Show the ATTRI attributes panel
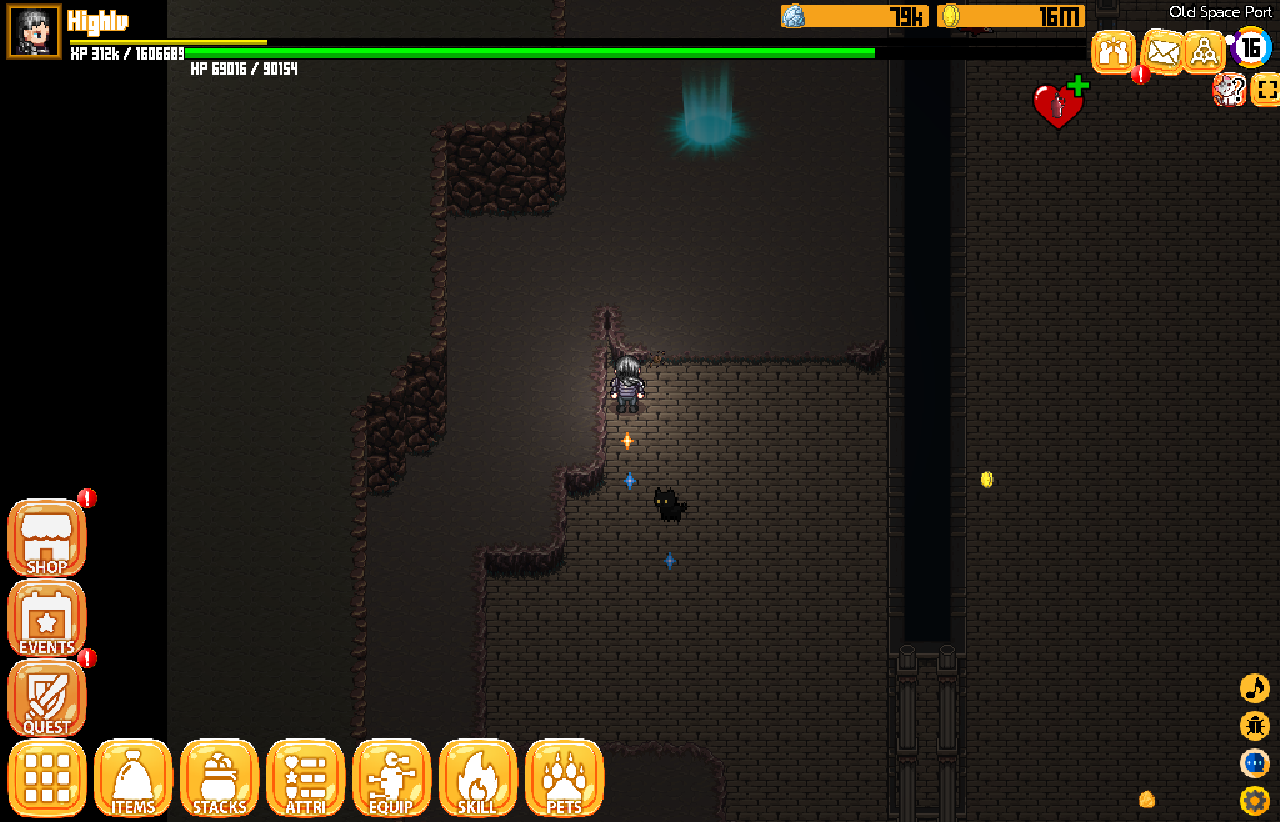Image resolution: width=1280 pixels, height=822 pixels. point(305,778)
